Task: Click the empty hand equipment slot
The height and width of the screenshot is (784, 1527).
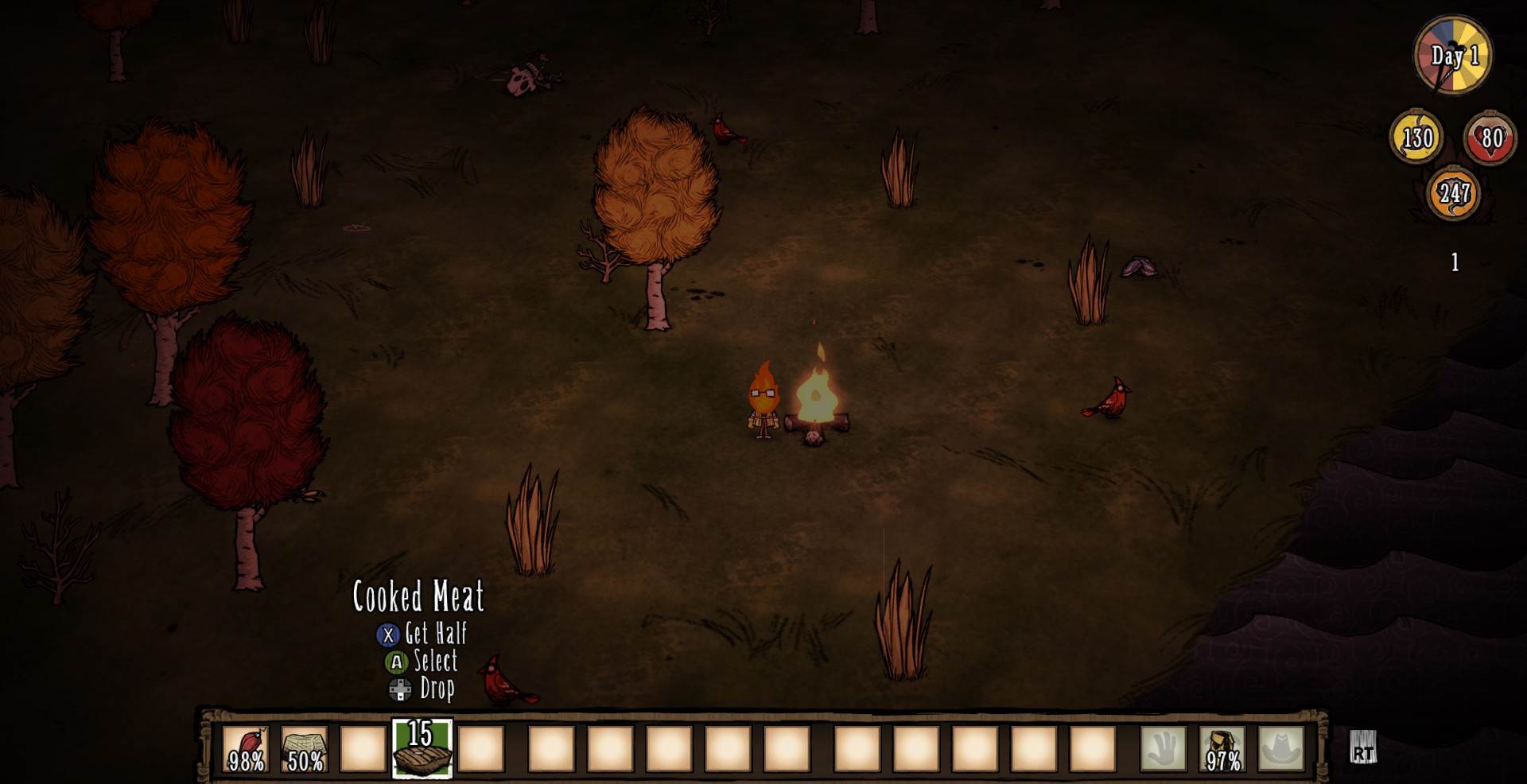Action: (1163, 749)
